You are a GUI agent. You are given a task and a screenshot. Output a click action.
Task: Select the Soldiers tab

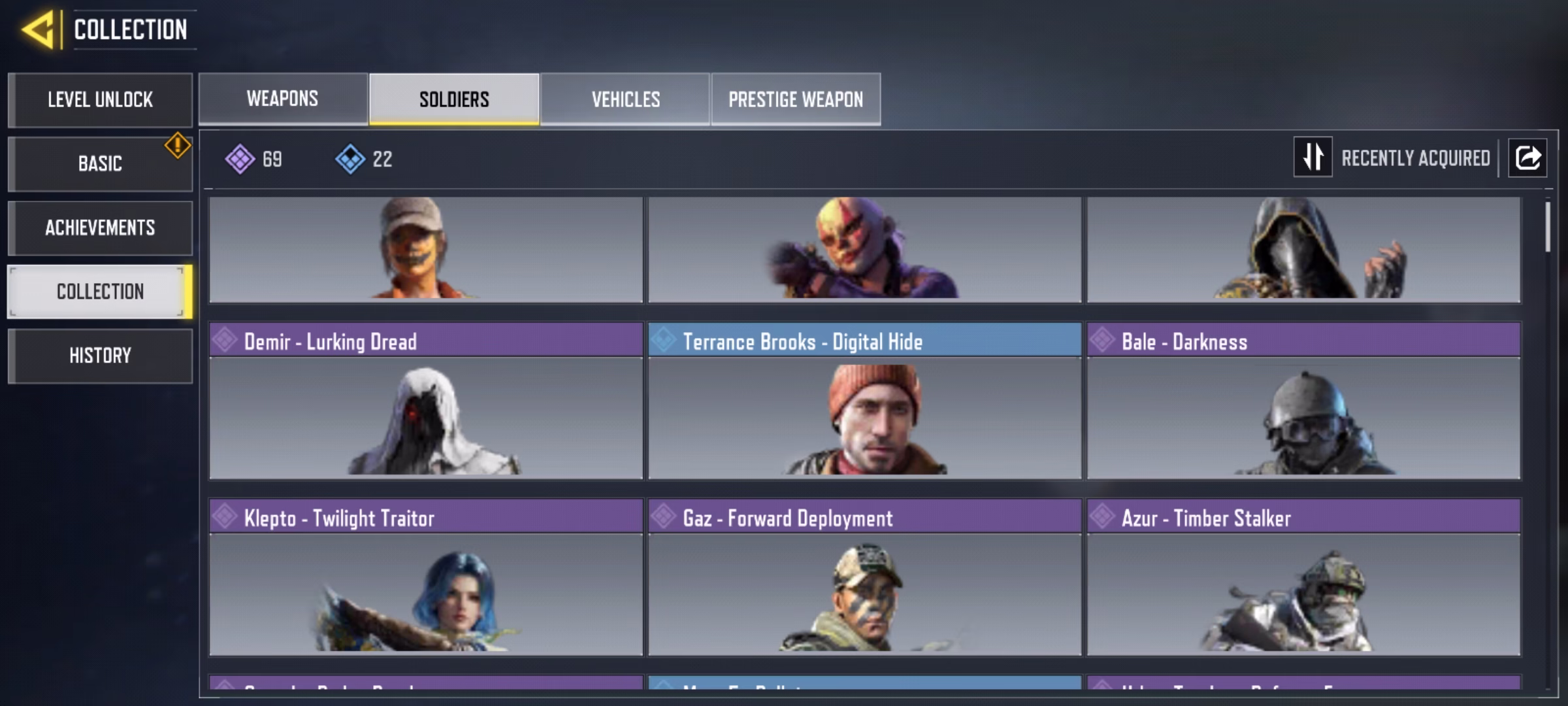(x=454, y=99)
